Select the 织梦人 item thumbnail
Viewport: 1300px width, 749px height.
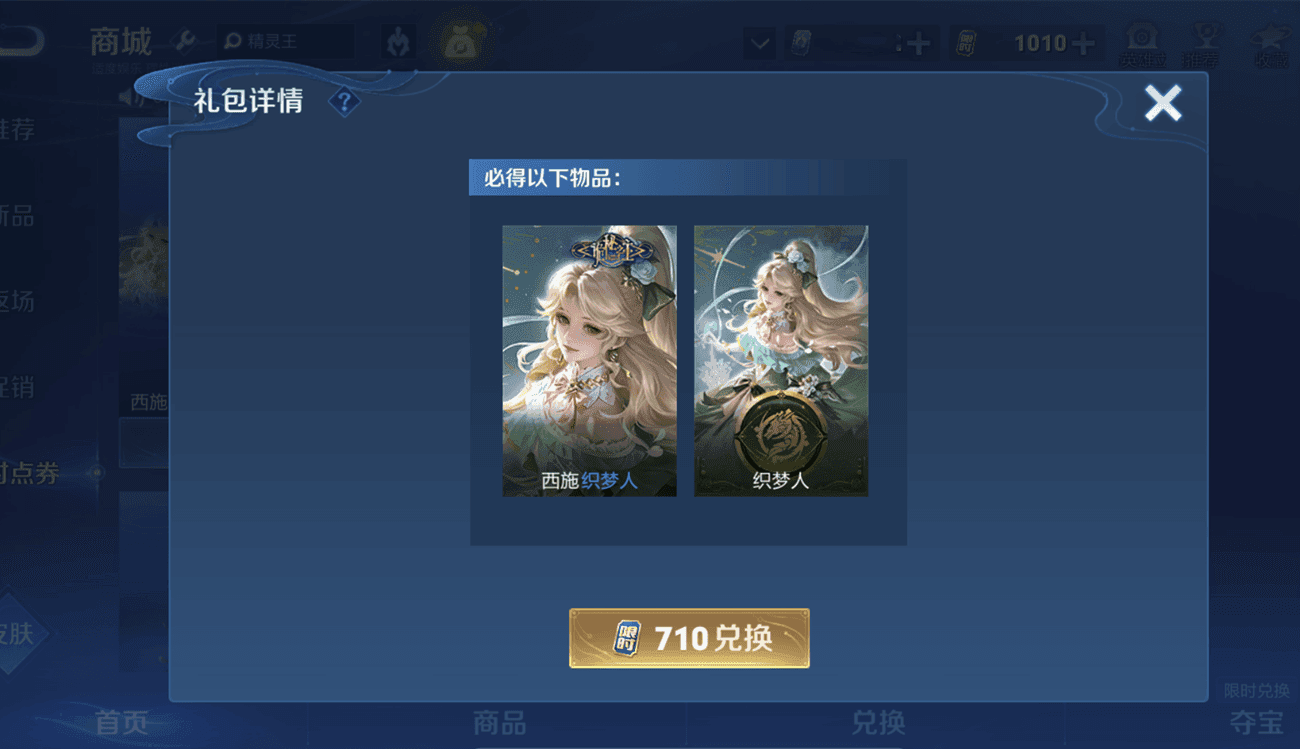[x=781, y=360]
